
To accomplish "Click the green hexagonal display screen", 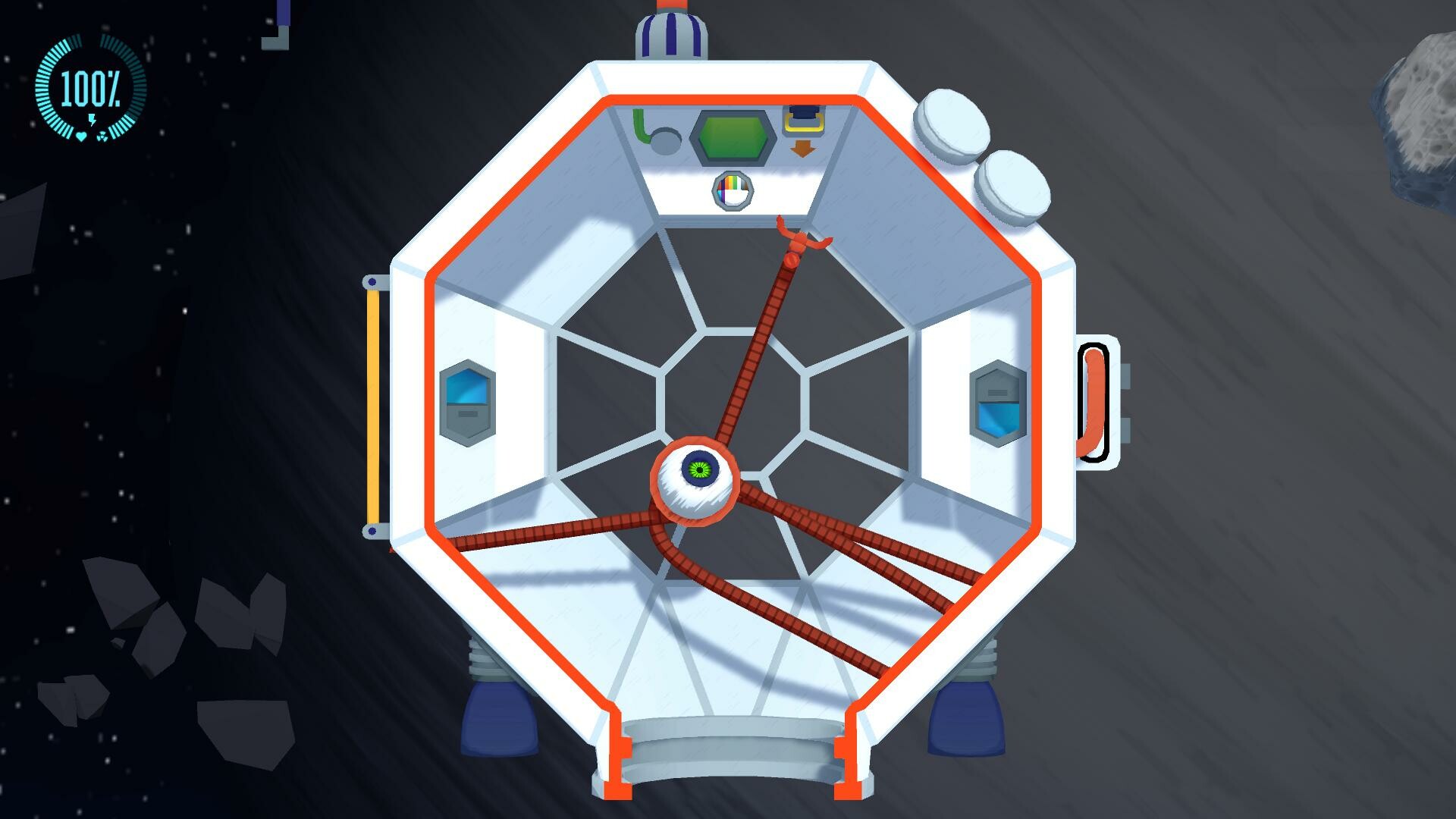I will tap(734, 138).
